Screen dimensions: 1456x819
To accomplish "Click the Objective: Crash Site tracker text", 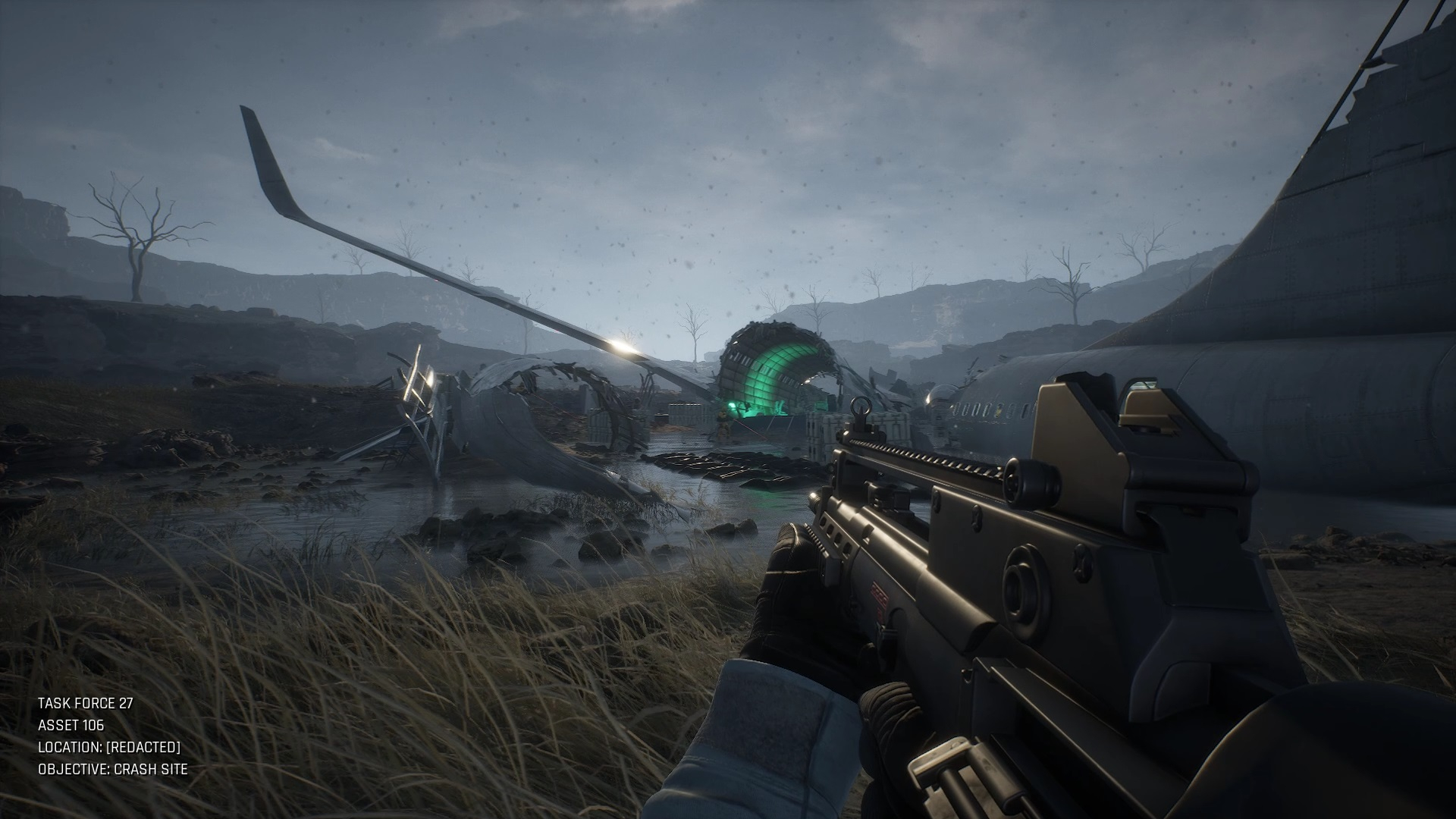I will [x=113, y=769].
